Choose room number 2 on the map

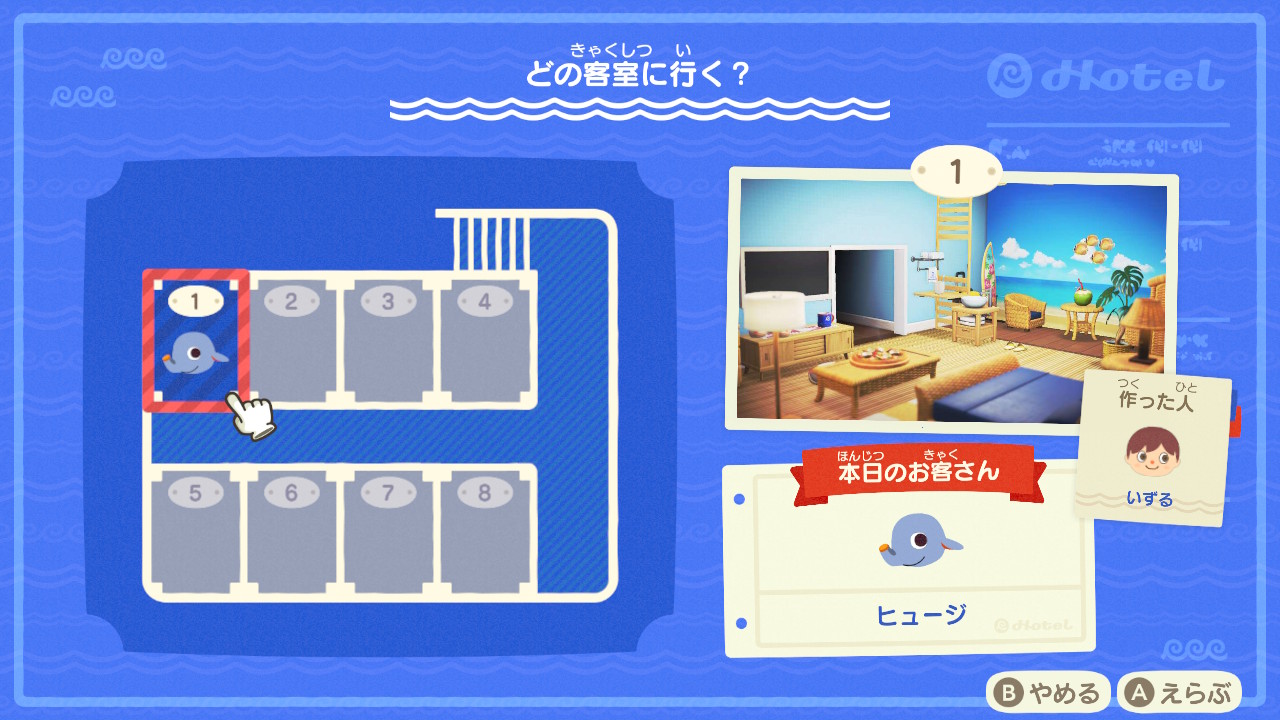(292, 342)
